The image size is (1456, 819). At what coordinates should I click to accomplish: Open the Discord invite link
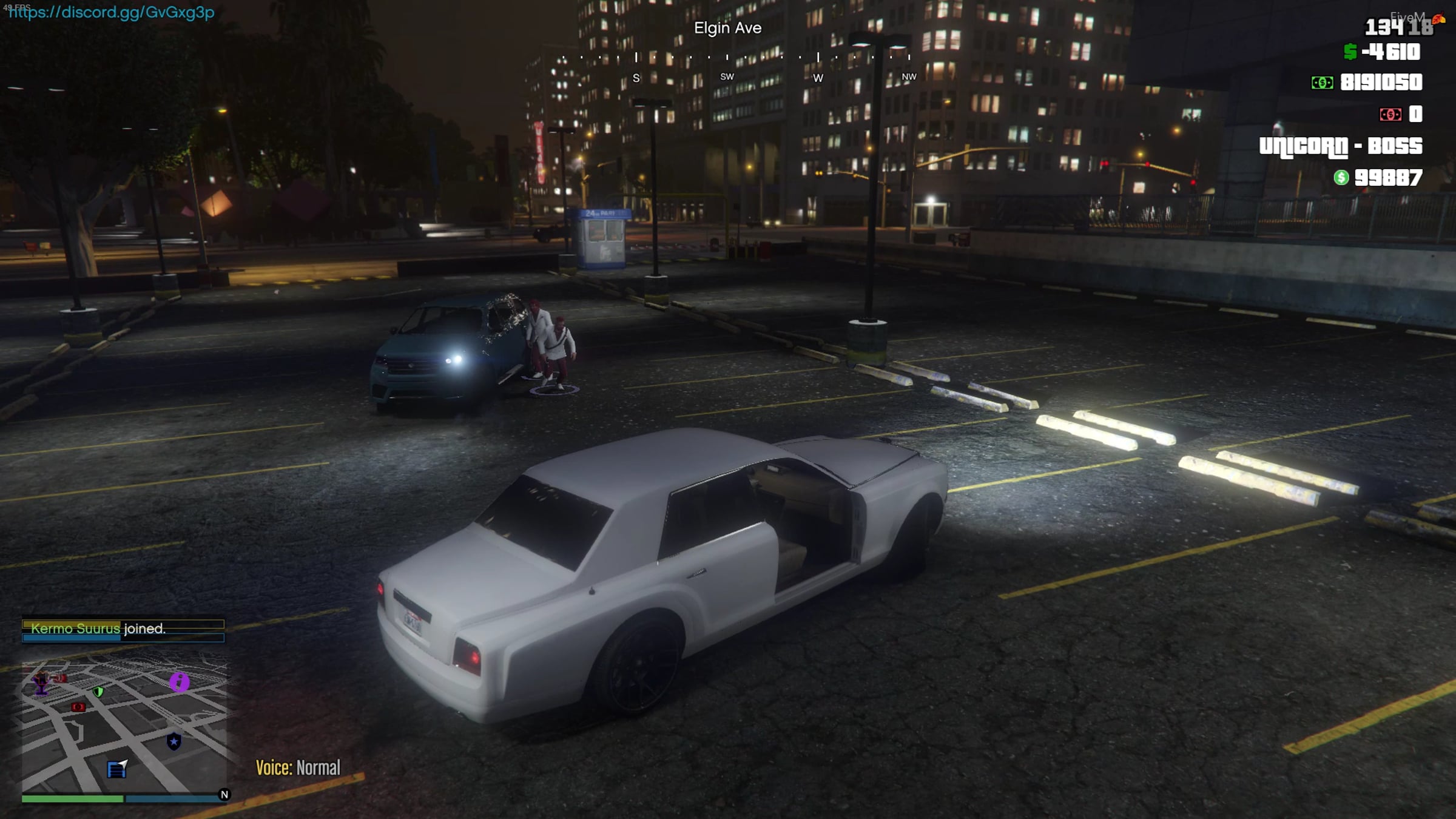click(x=112, y=12)
